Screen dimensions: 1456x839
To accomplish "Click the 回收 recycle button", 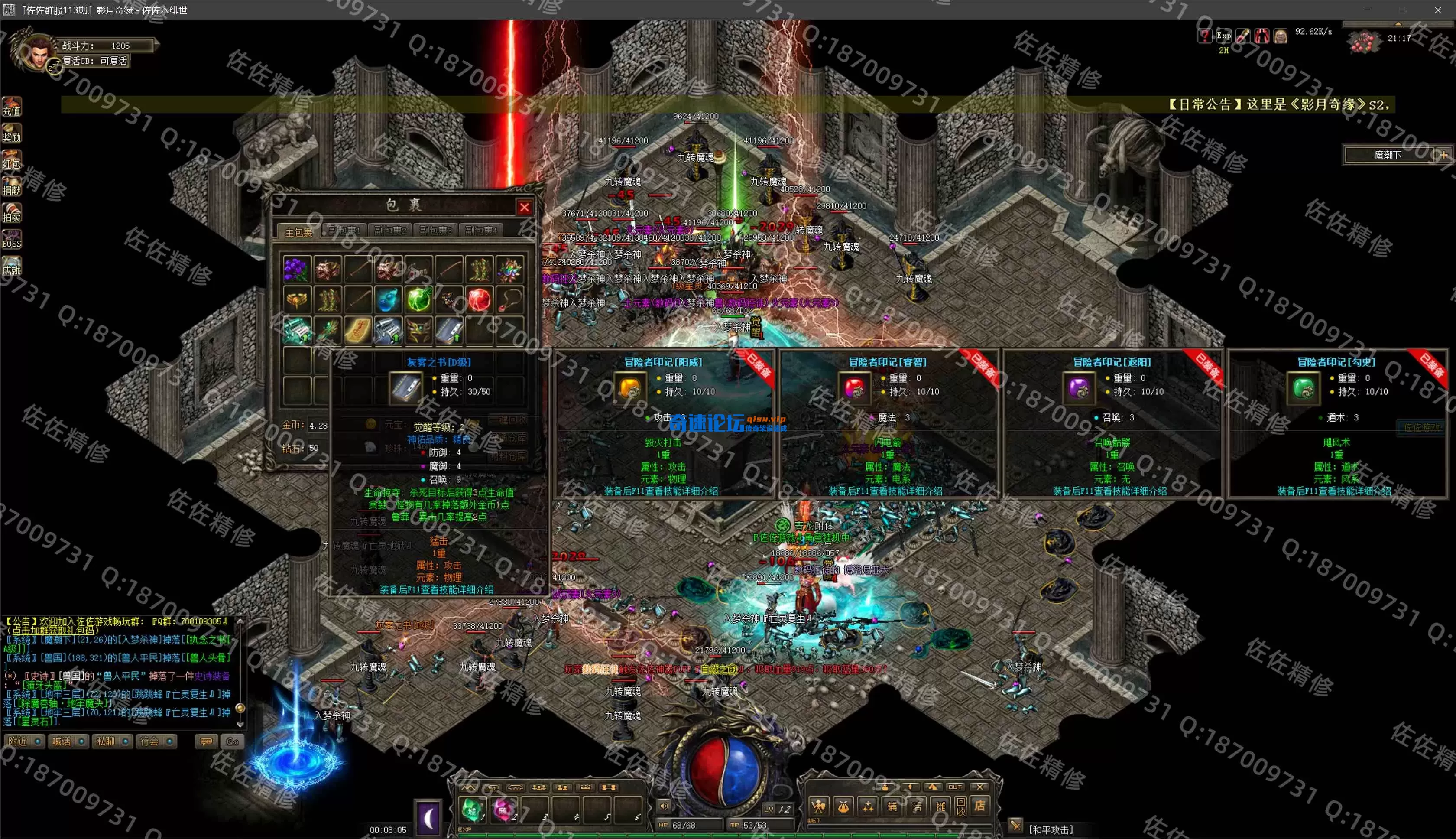I will (x=960, y=806).
